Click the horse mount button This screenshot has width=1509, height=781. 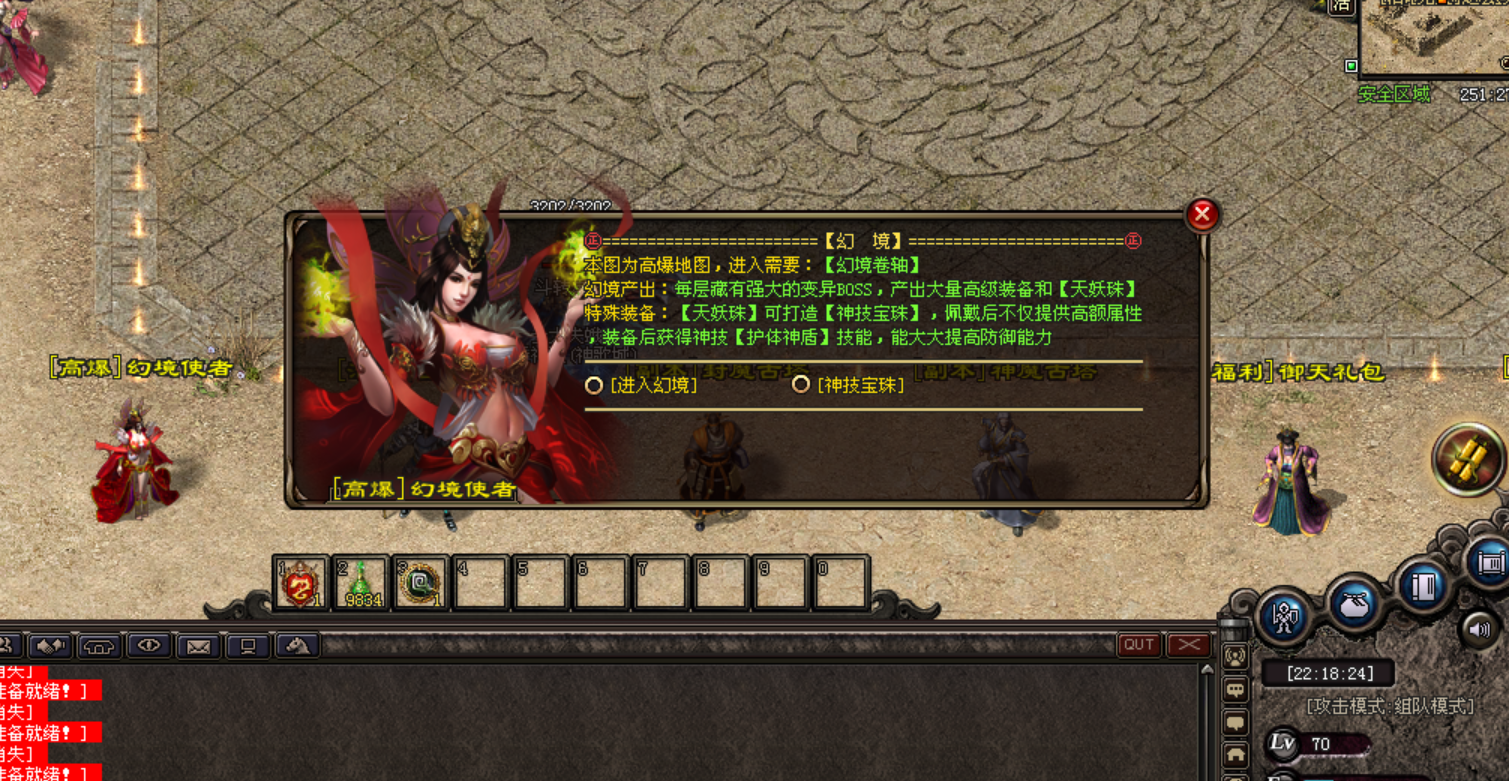pyautogui.click(x=297, y=646)
